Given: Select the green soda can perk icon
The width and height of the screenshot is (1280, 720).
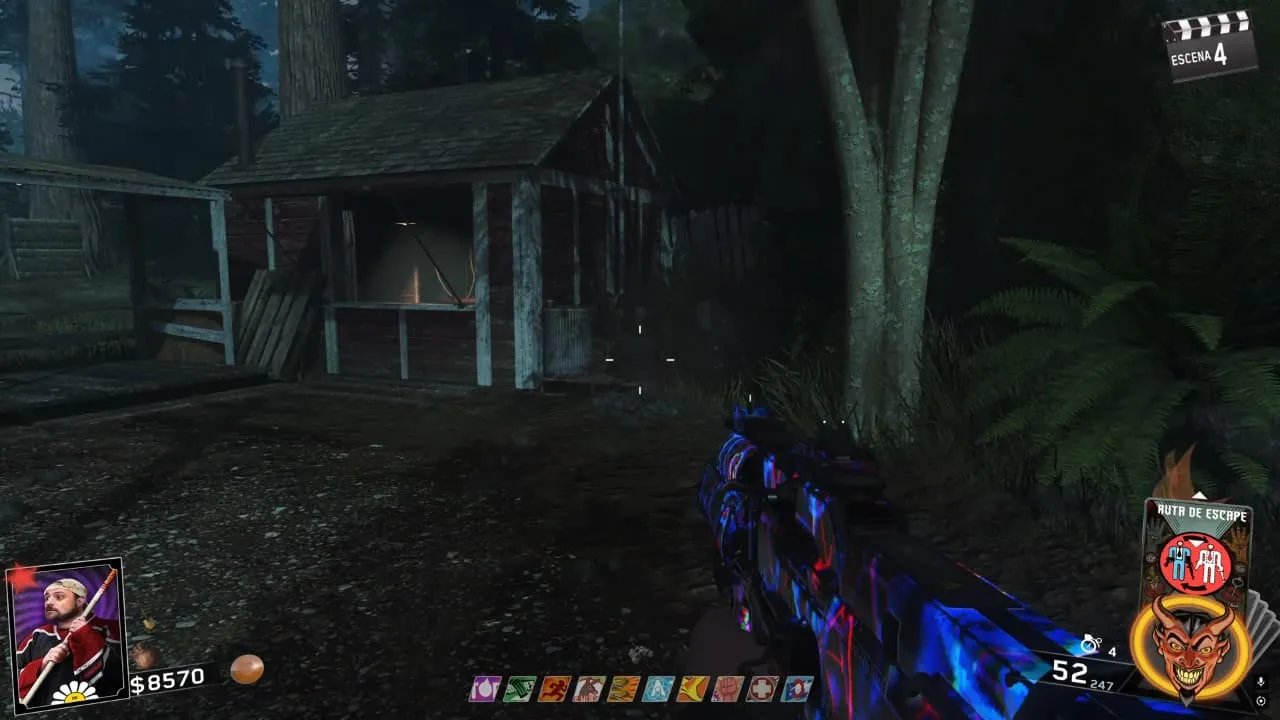Looking at the screenshot, I should tap(519, 689).
